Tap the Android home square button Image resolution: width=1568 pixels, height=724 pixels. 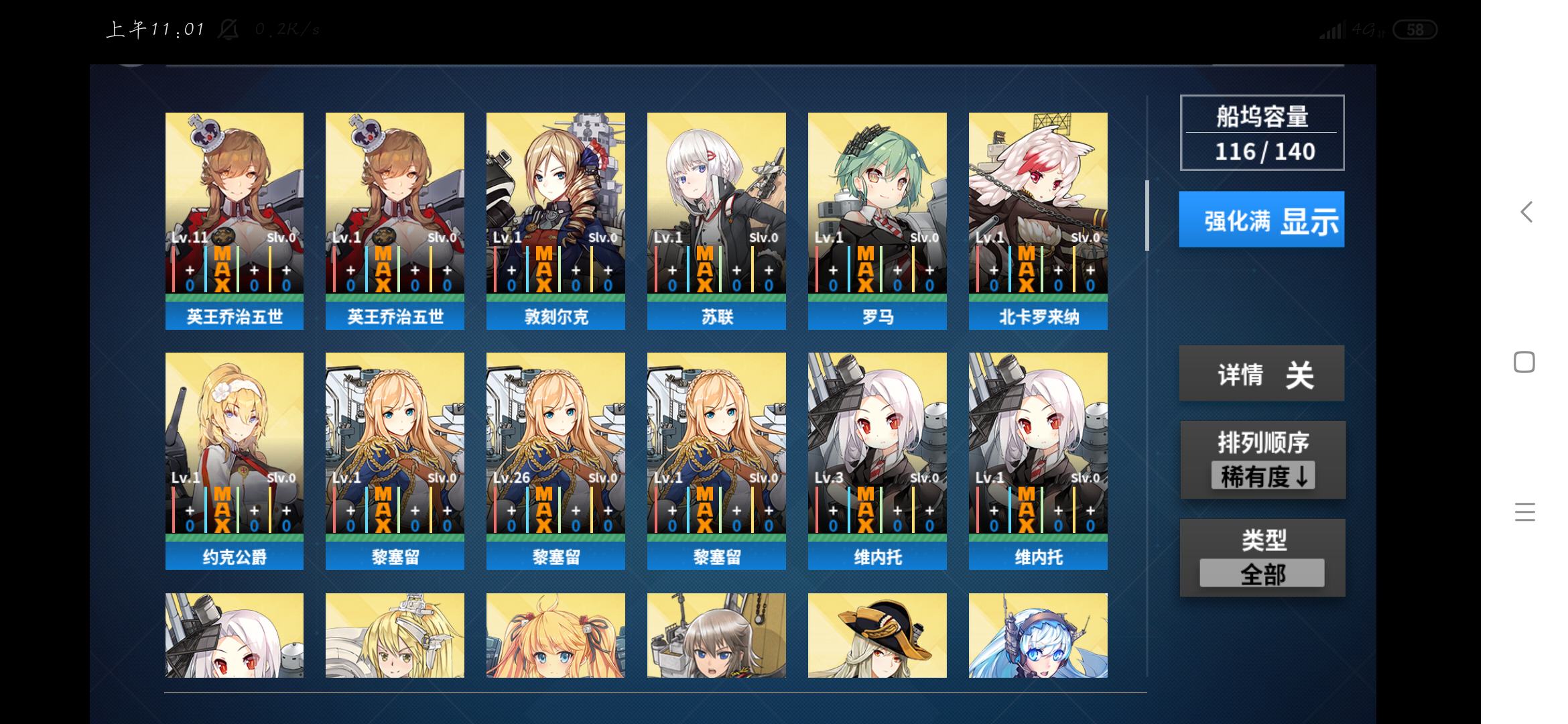[1524, 362]
